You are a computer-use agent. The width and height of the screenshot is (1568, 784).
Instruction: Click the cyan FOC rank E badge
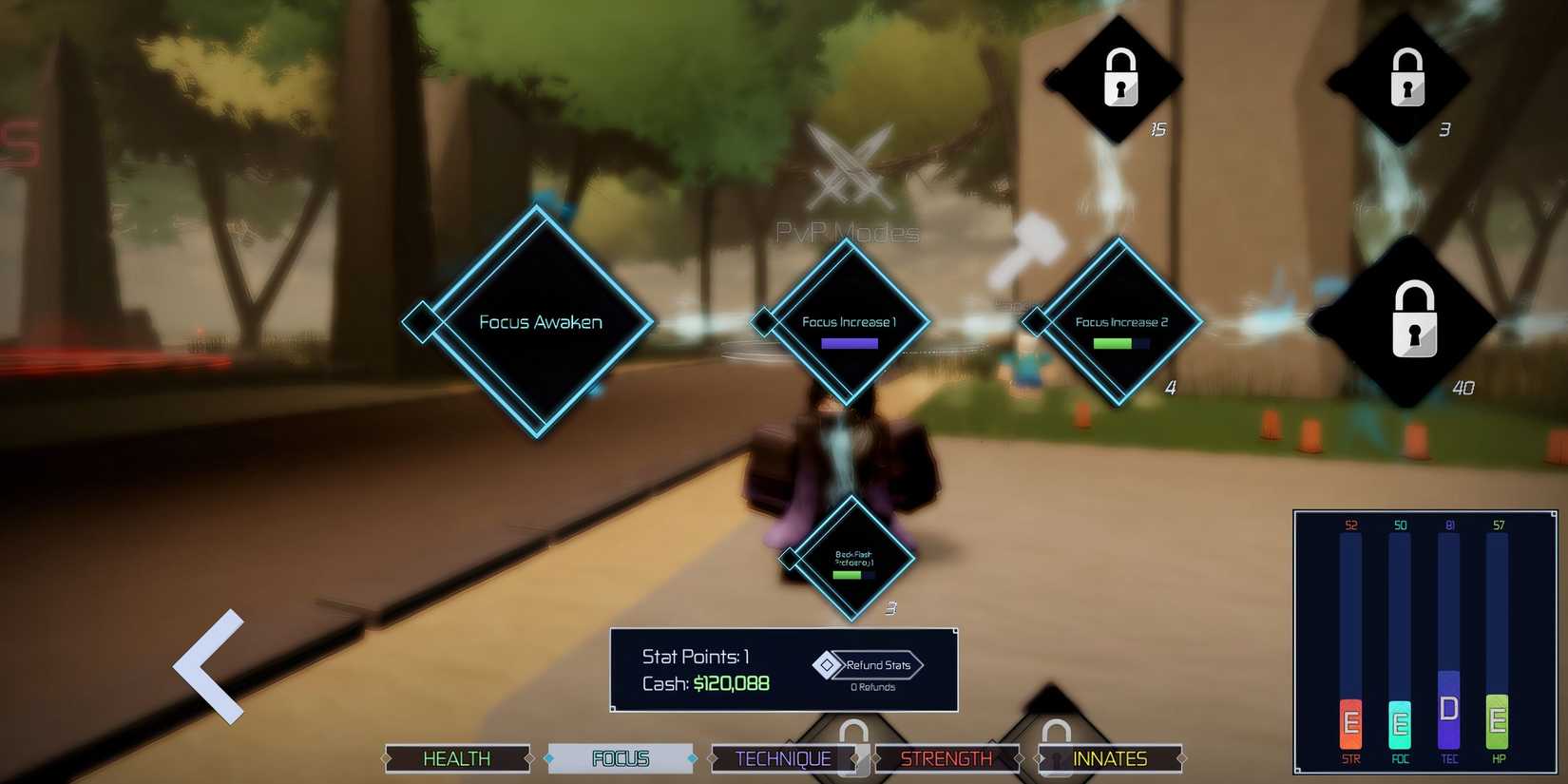1398,727
